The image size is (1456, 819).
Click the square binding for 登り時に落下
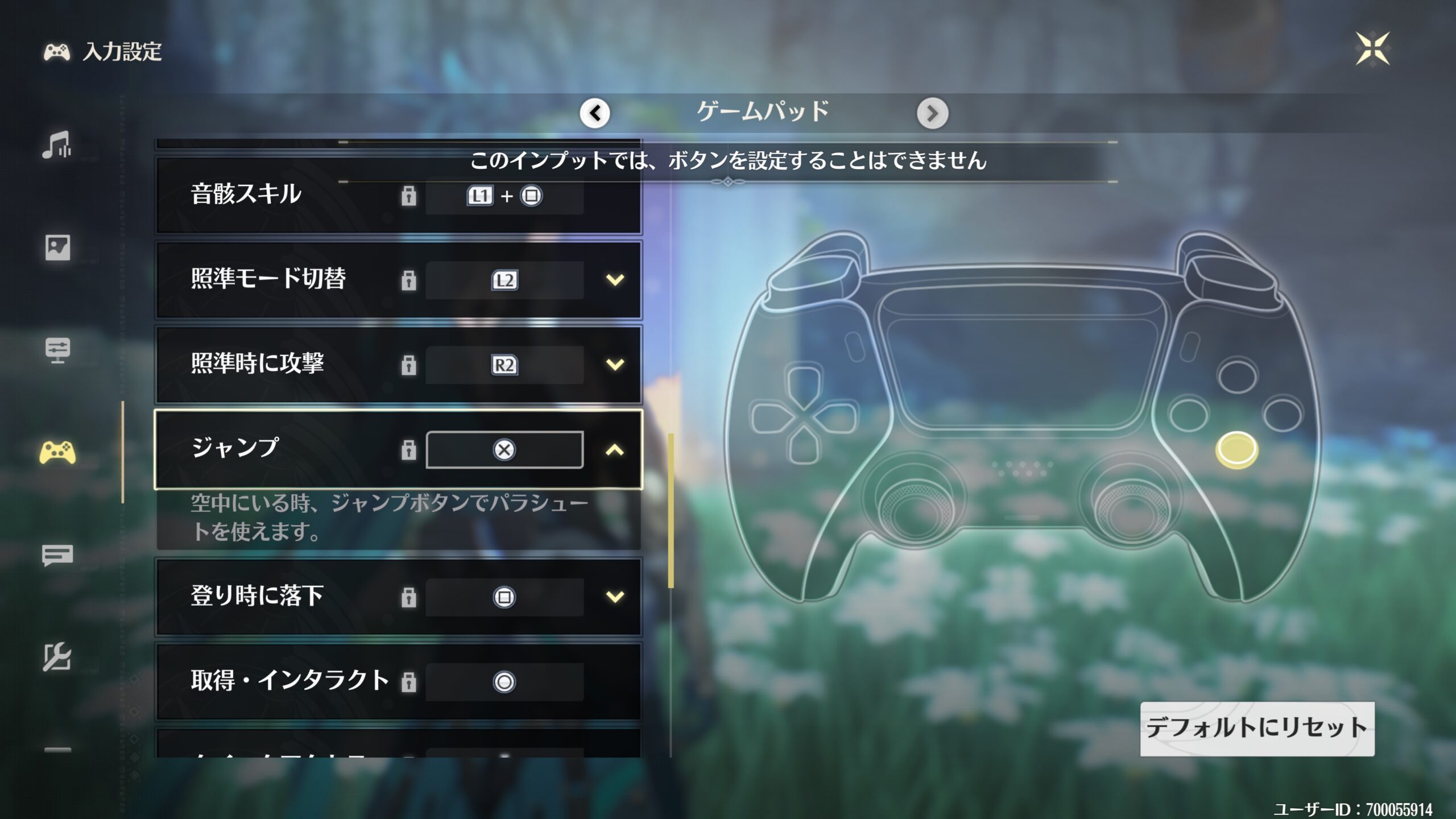504,597
